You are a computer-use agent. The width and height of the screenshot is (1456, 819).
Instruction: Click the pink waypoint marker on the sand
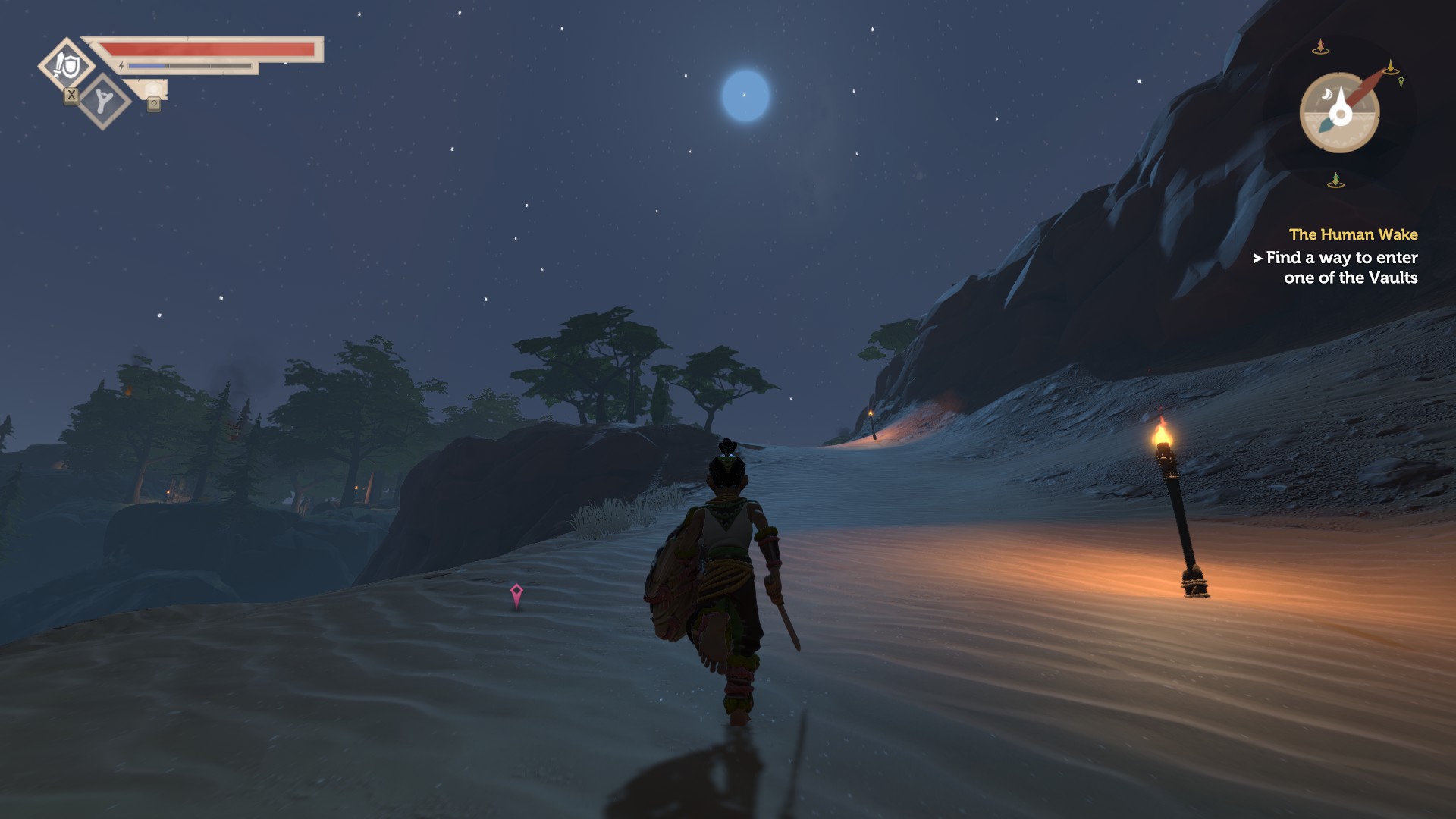pyautogui.click(x=516, y=594)
